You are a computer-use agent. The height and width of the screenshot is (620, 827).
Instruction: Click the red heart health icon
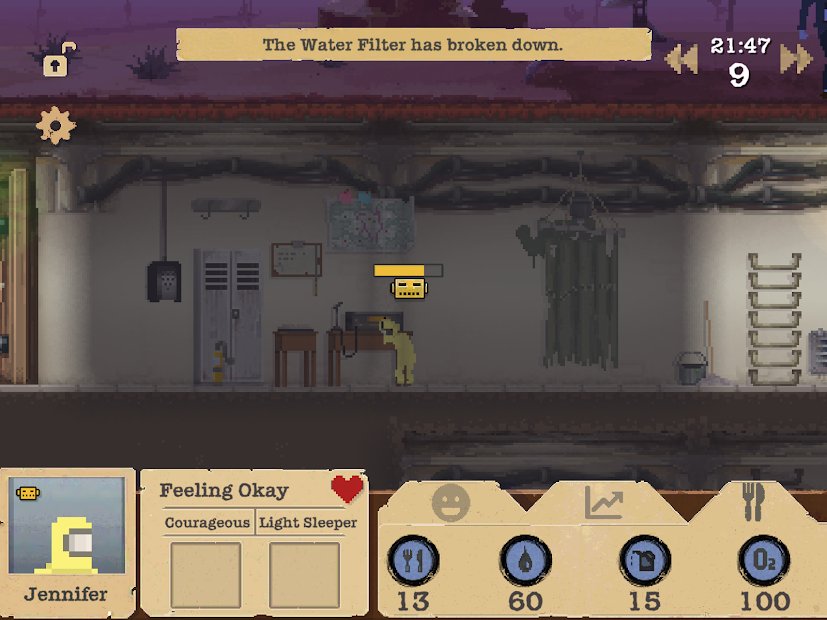point(347,489)
